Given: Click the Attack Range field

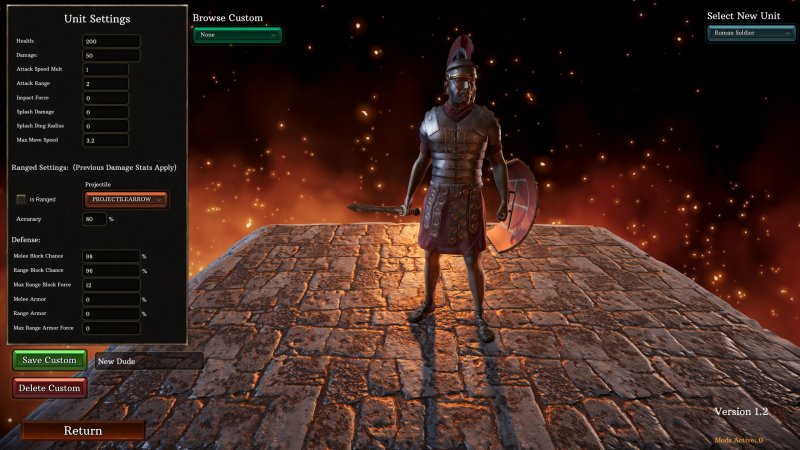Looking at the screenshot, I should point(105,84).
